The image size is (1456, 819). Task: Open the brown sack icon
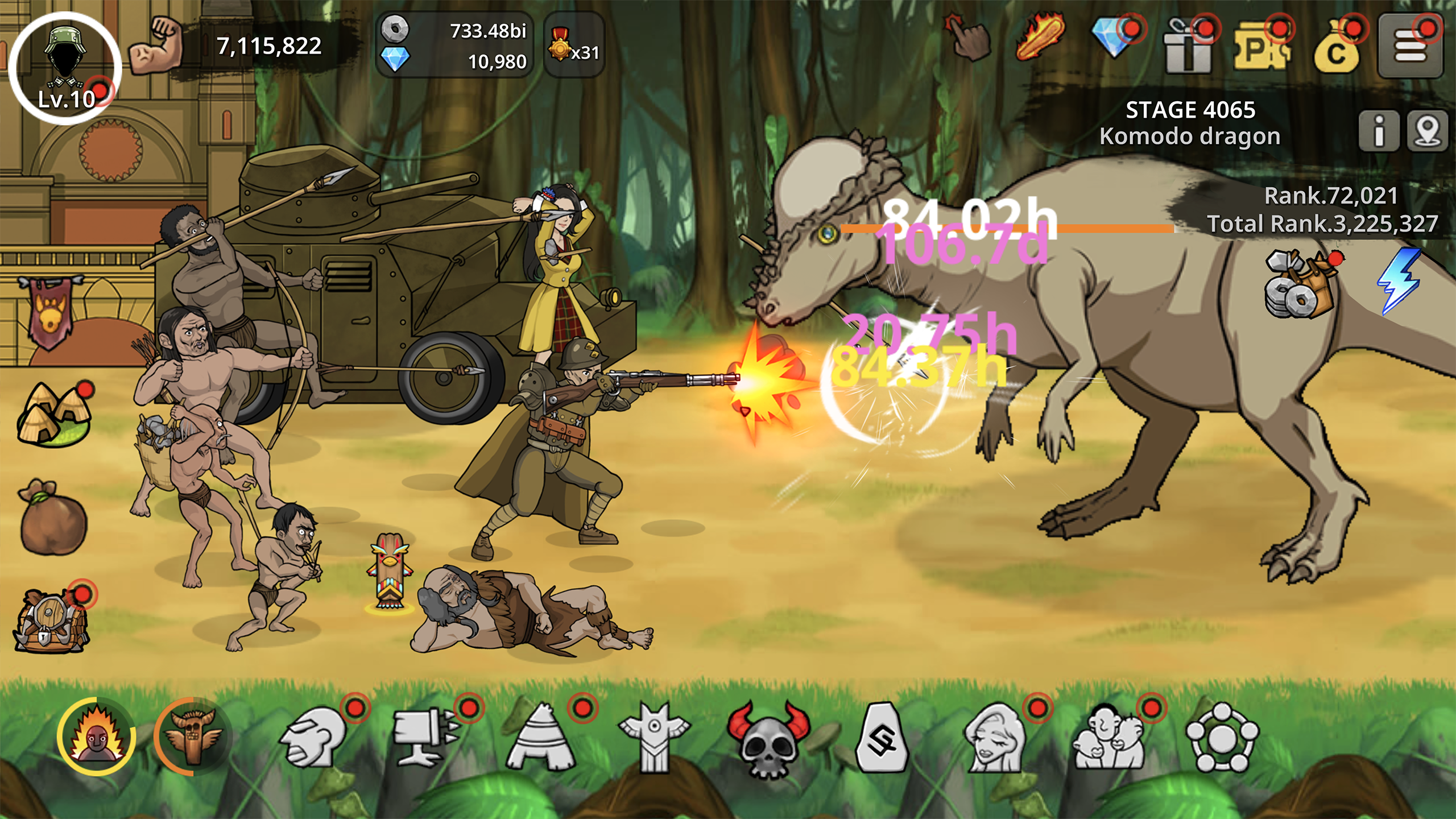click(x=53, y=518)
